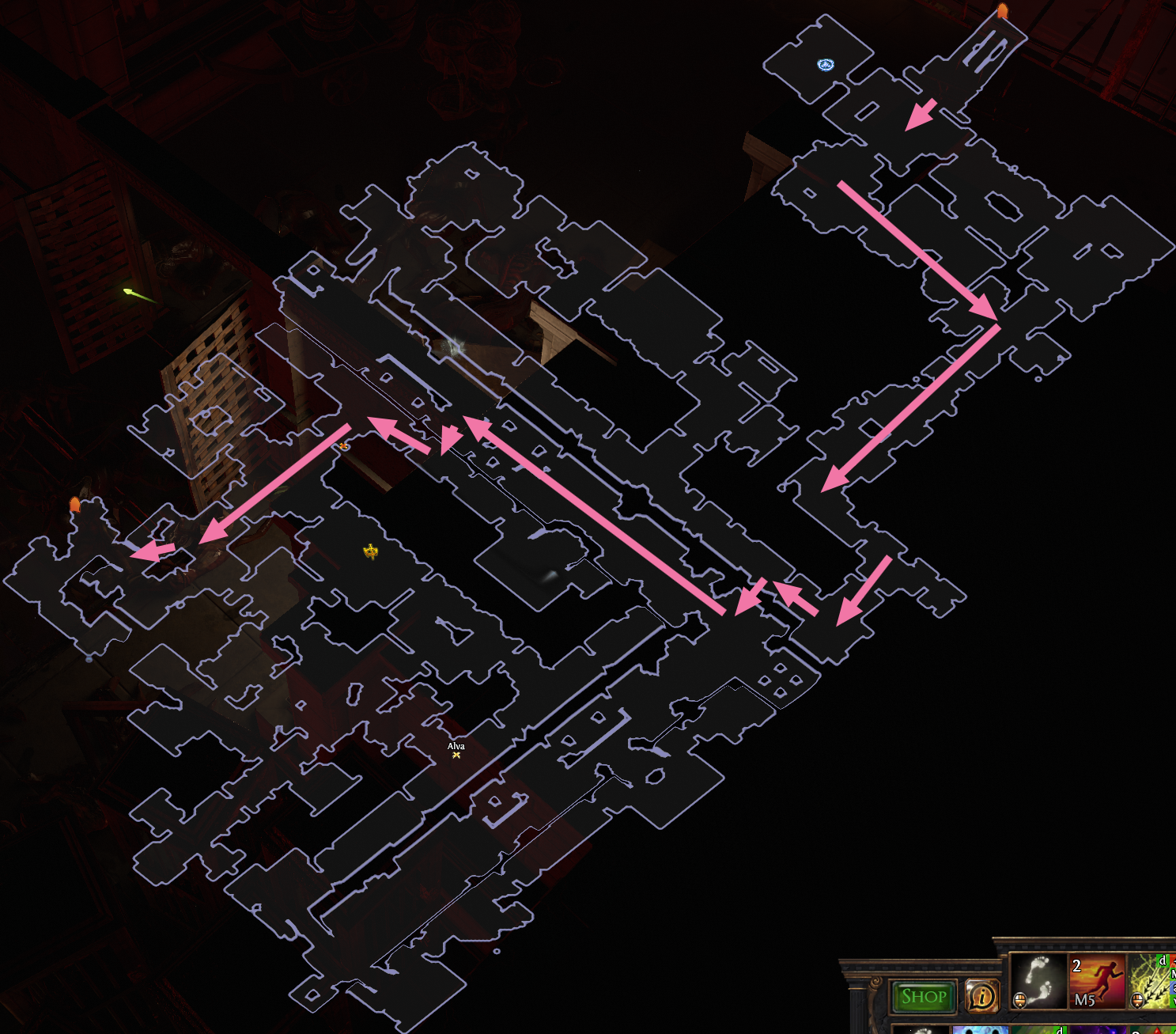Click the blue skill icon in the lower skill row

pos(981,1028)
